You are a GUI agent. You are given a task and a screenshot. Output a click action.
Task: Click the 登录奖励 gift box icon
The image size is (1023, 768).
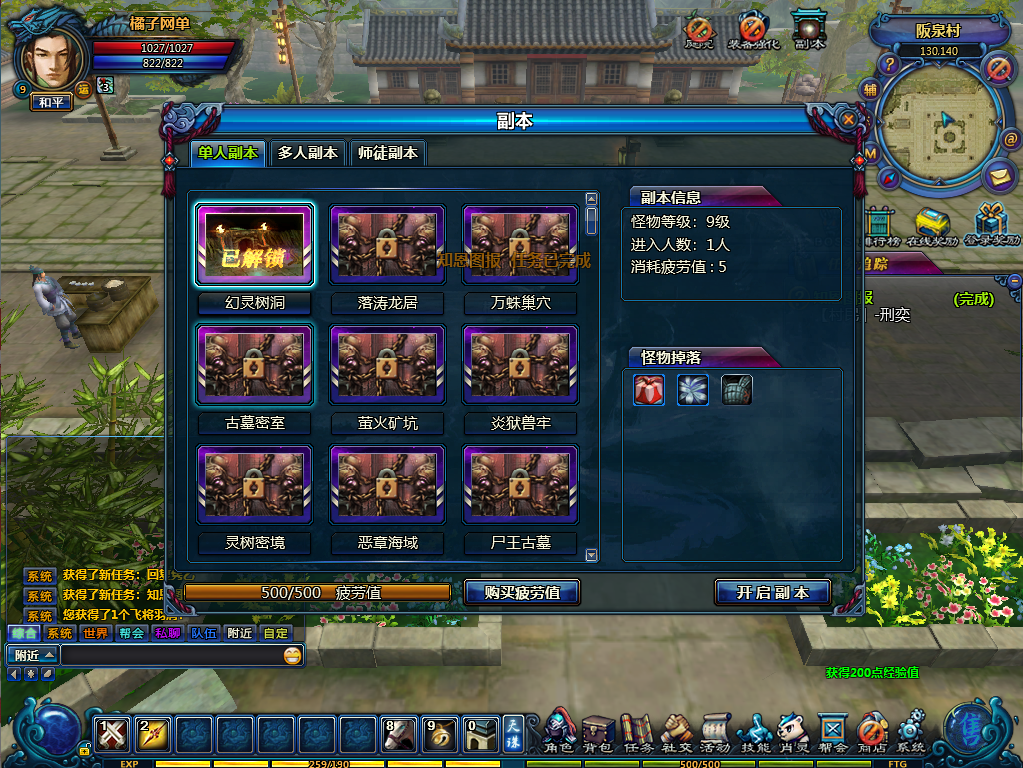991,225
